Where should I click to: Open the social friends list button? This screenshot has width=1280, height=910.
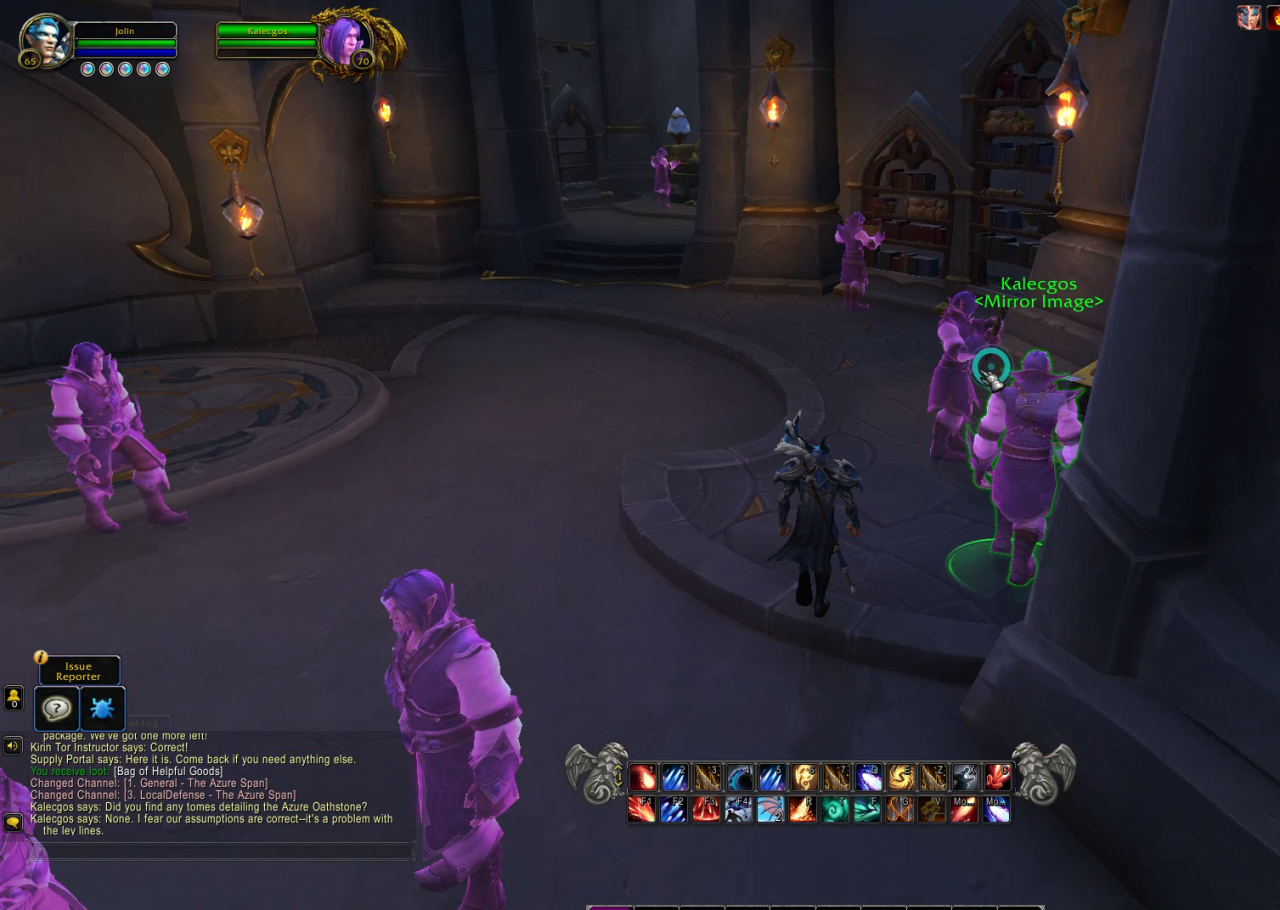(14, 697)
